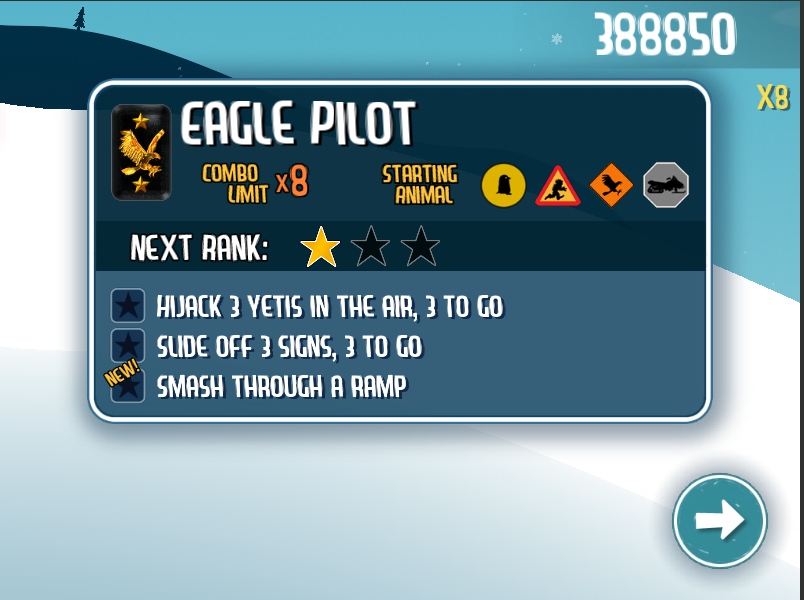The height and width of the screenshot is (600, 804).
Task: Select the grey snowmobile starting animal icon
Action: point(665,185)
